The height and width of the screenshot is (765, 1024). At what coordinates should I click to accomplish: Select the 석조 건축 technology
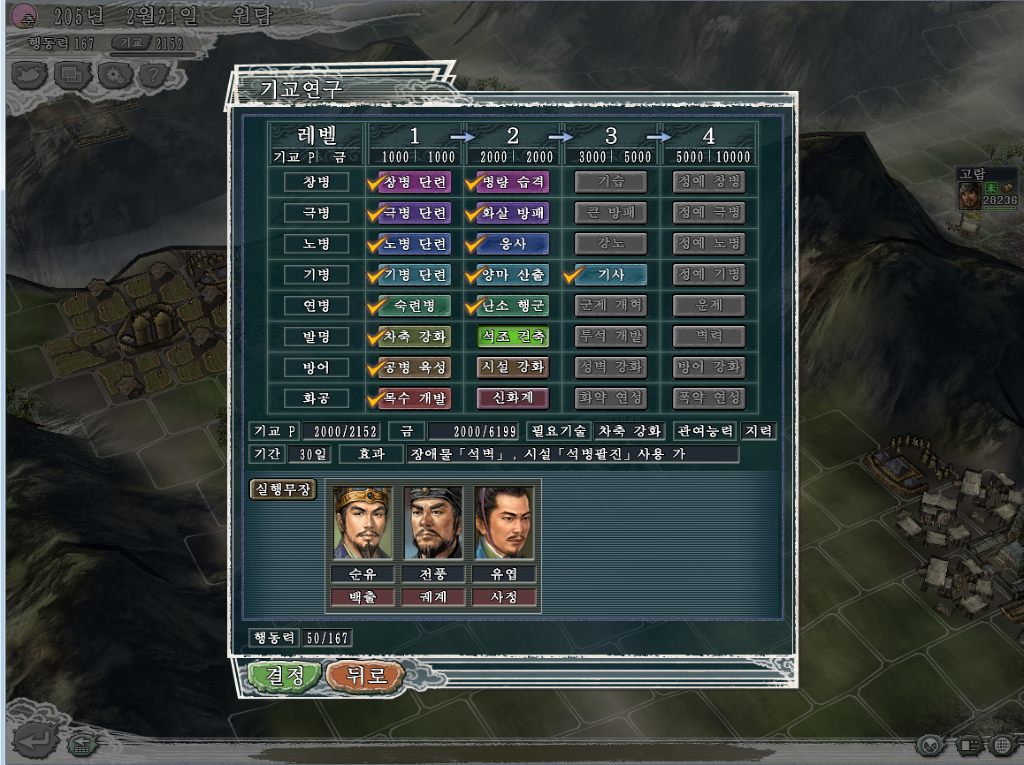click(513, 336)
